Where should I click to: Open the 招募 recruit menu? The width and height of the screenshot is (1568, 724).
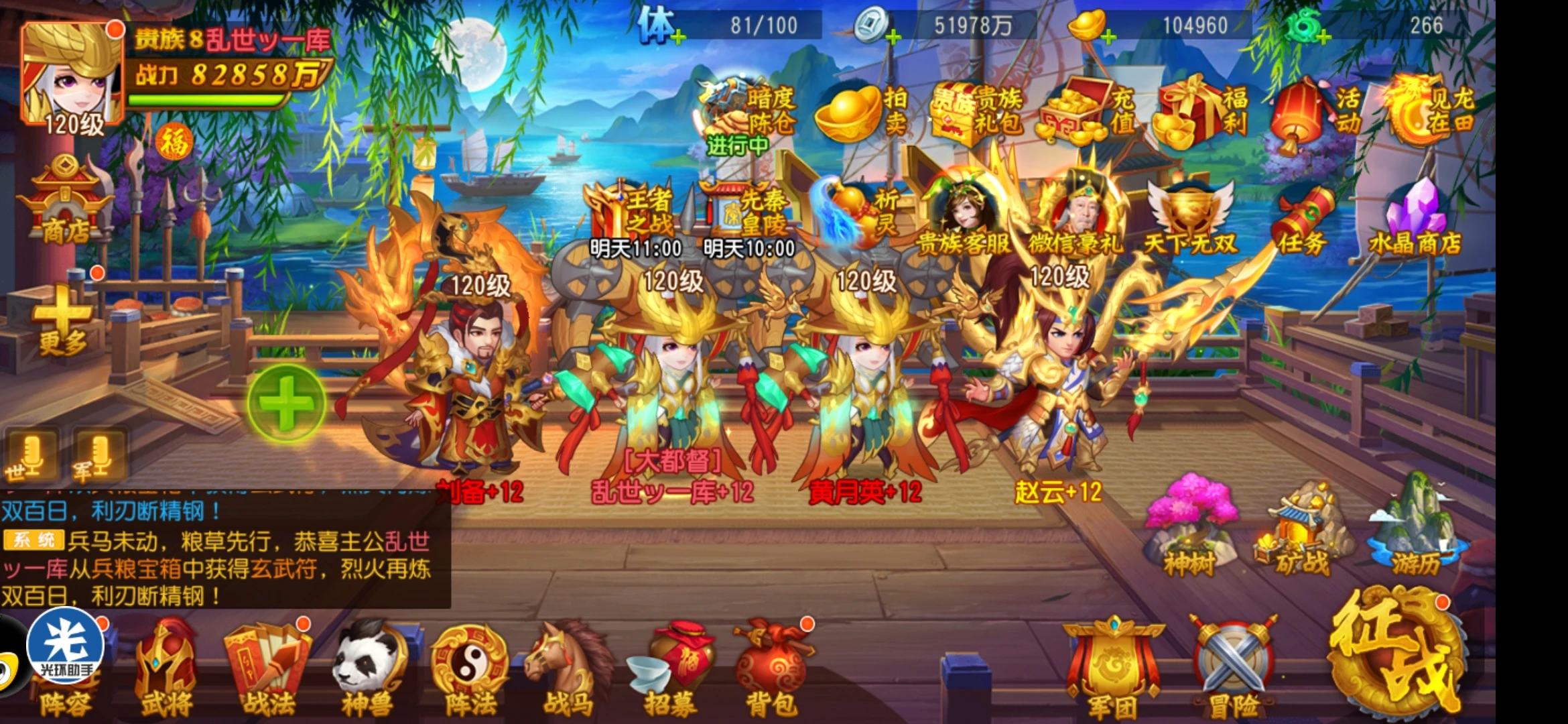coord(670,670)
